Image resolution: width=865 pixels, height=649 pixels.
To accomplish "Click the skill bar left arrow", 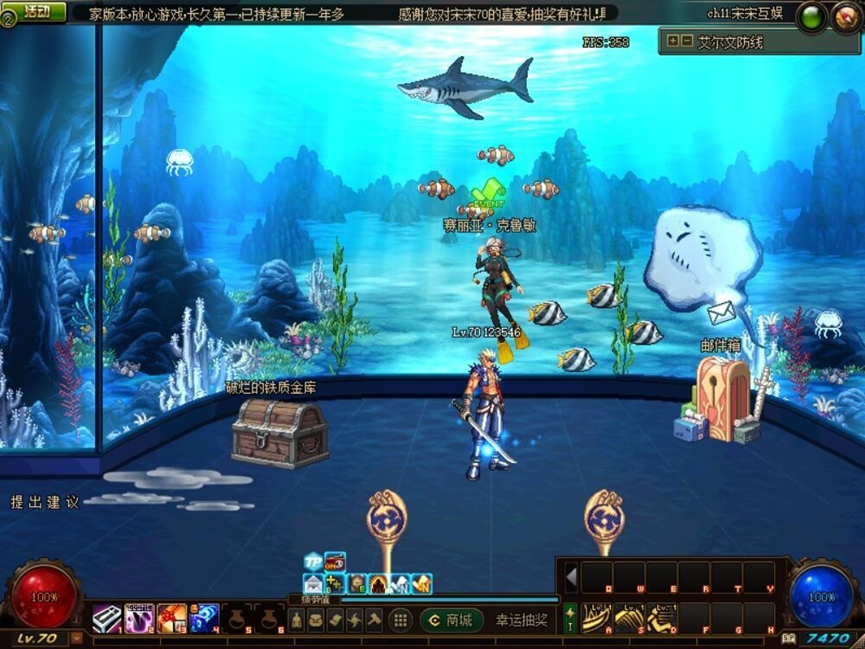I will [572, 577].
